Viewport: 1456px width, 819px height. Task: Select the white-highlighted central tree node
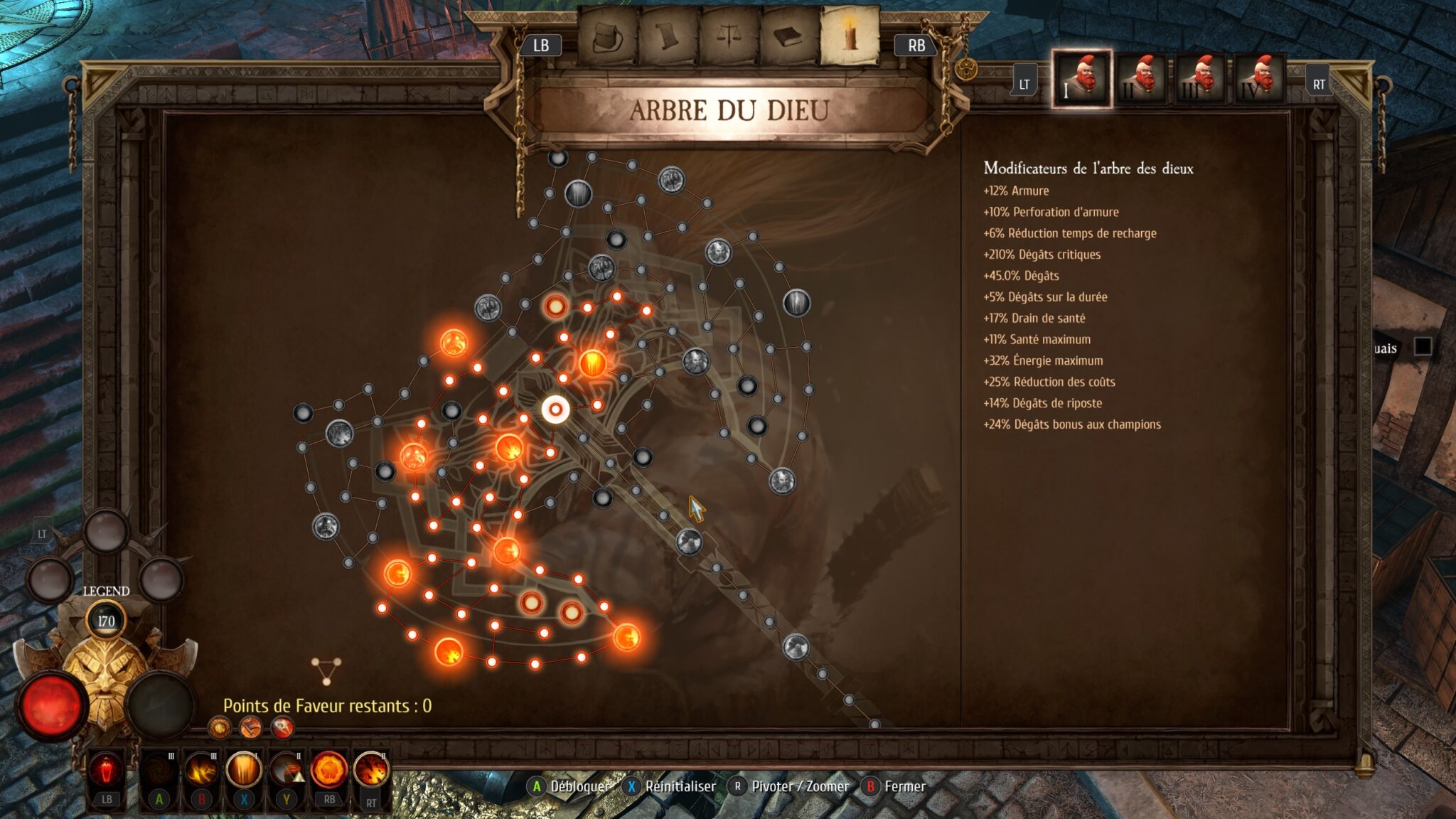[555, 409]
